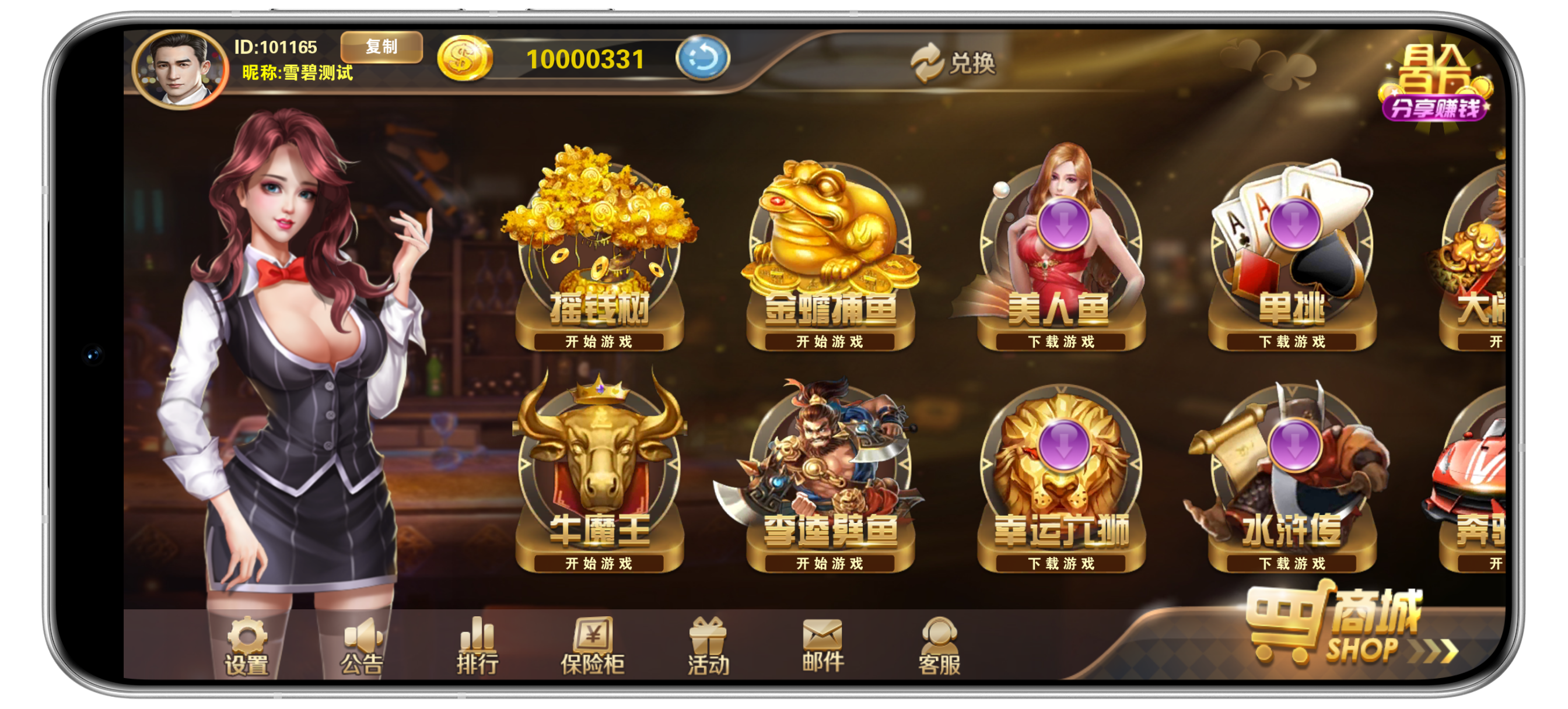Refresh the gold coin balance
The height and width of the screenshot is (709, 1568).
[x=702, y=58]
